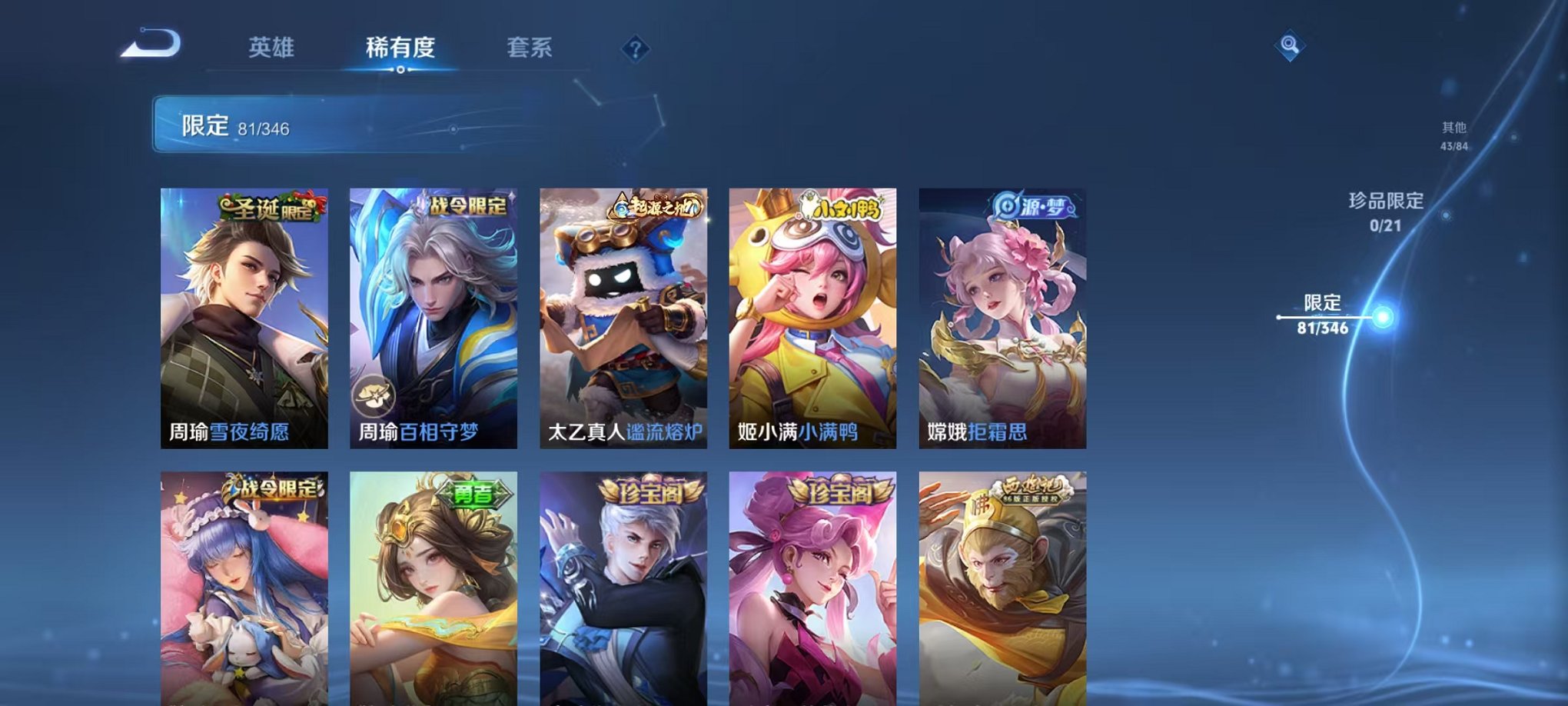
Task: Click the 源·梦 badge on 嫦娥 skin
Action: click(1034, 205)
